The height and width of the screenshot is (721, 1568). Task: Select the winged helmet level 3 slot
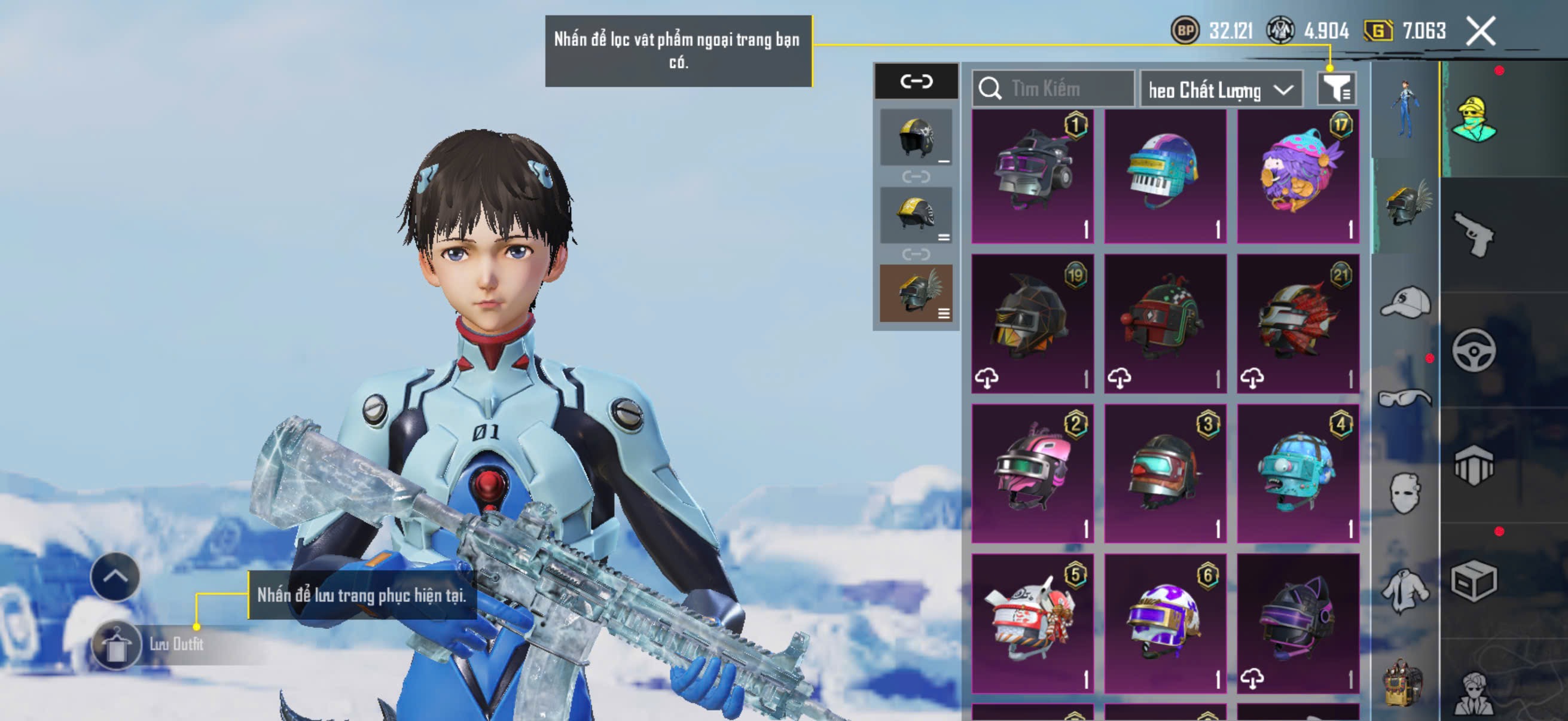pos(916,294)
